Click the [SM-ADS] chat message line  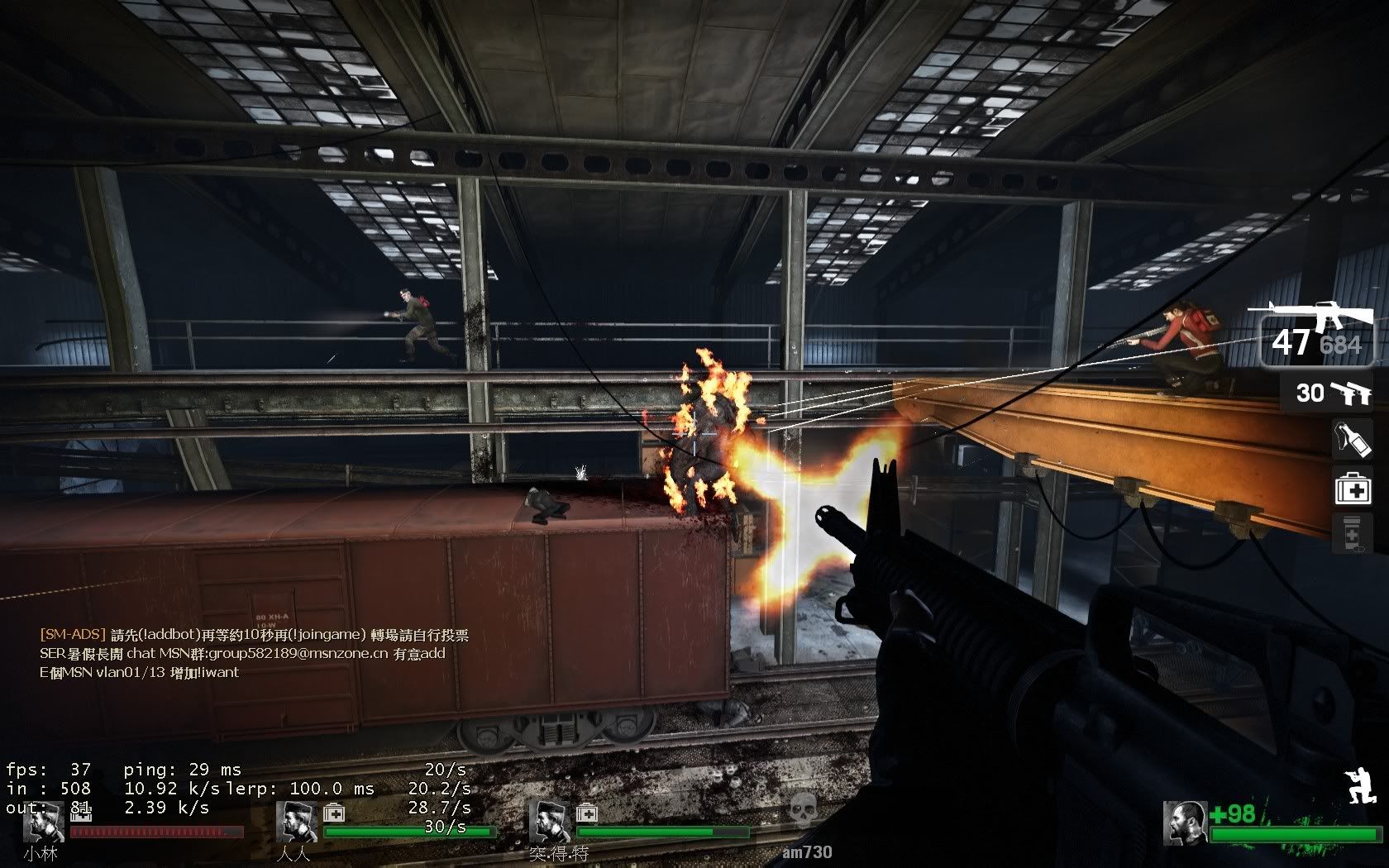point(255,635)
